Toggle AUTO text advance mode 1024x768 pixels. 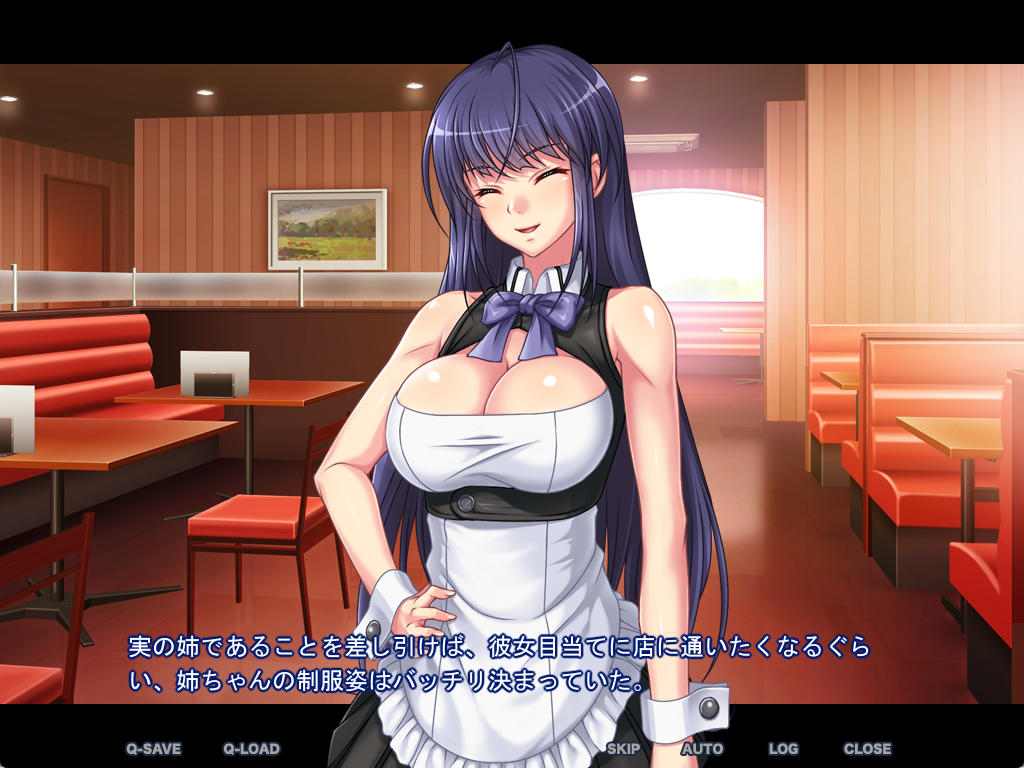(x=702, y=748)
